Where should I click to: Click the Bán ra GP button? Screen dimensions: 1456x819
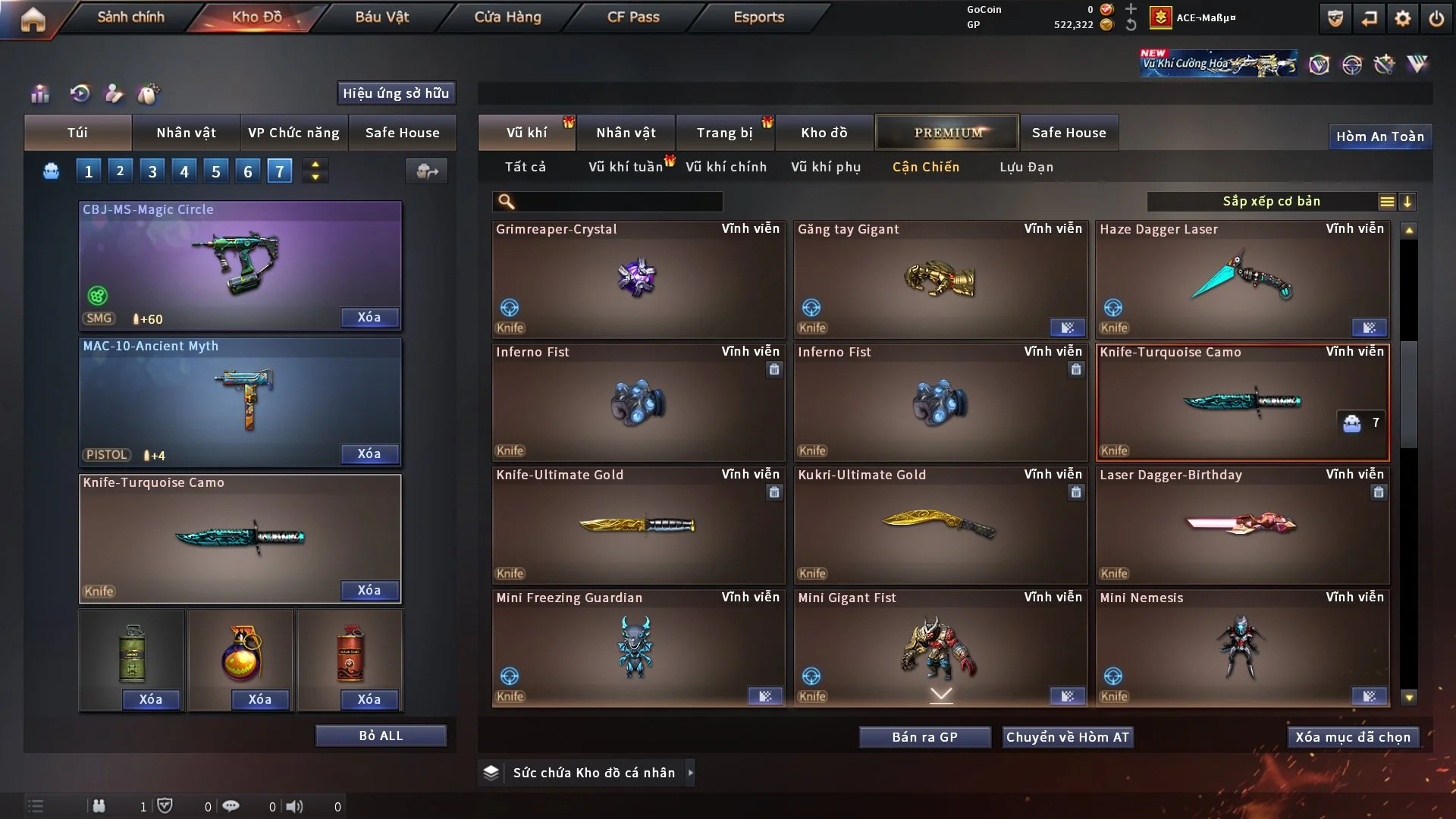click(x=924, y=737)
